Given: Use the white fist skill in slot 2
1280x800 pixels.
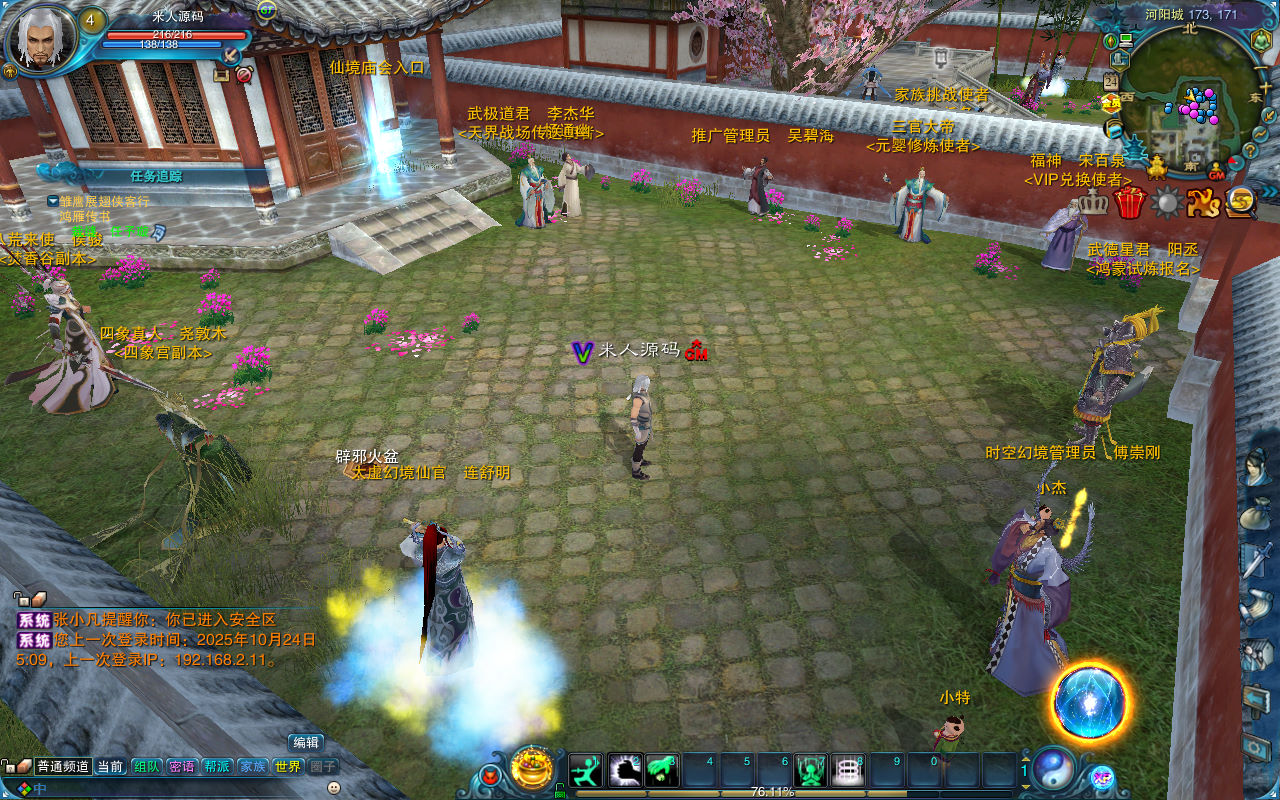Looking at the screenshot, I should [x=625, y=770].
